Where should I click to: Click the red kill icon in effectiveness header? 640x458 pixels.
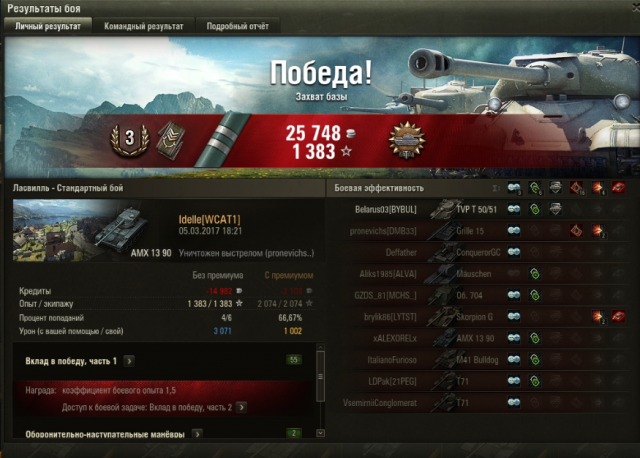(619, 187)
